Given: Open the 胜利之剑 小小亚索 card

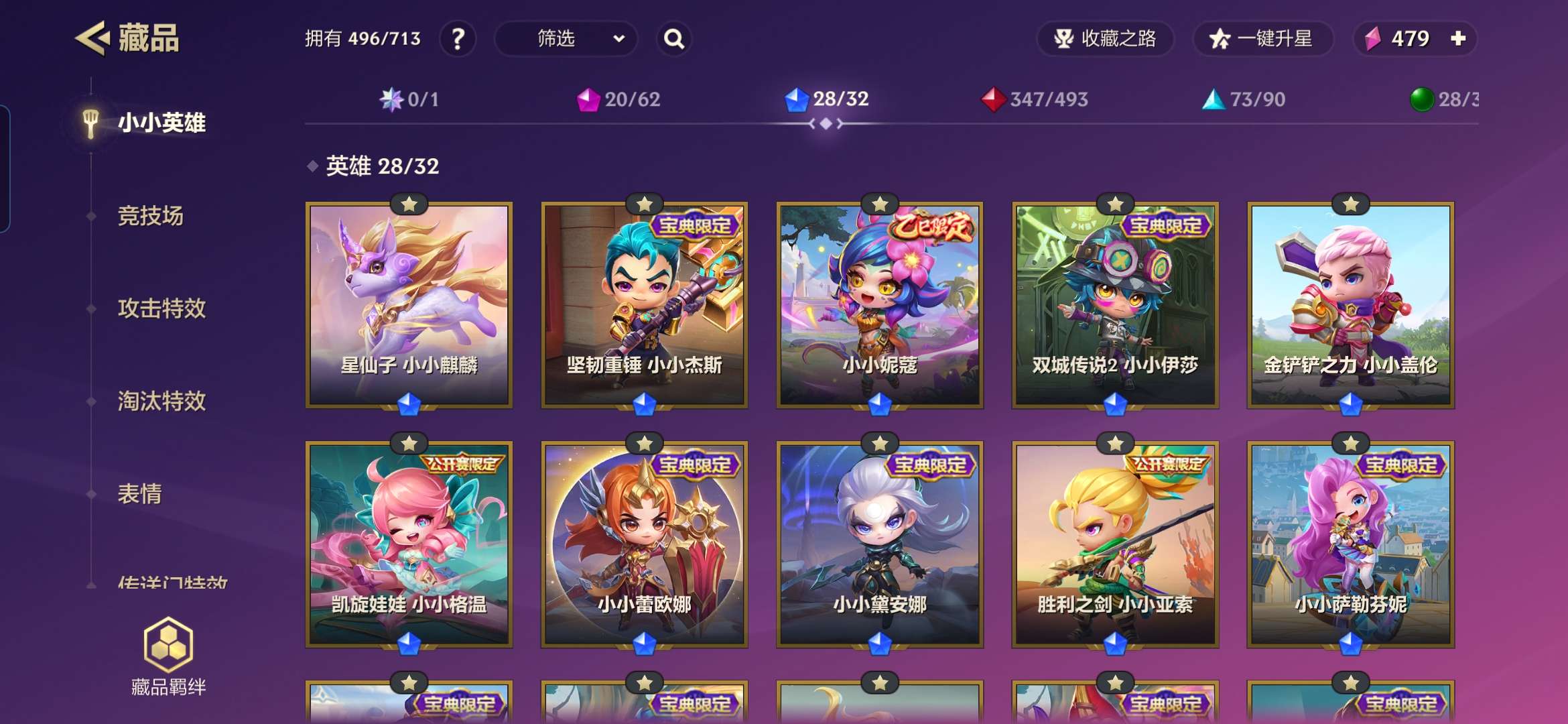Looking at the screenshot, I should pyautogui.click(x=1115, y=544).
